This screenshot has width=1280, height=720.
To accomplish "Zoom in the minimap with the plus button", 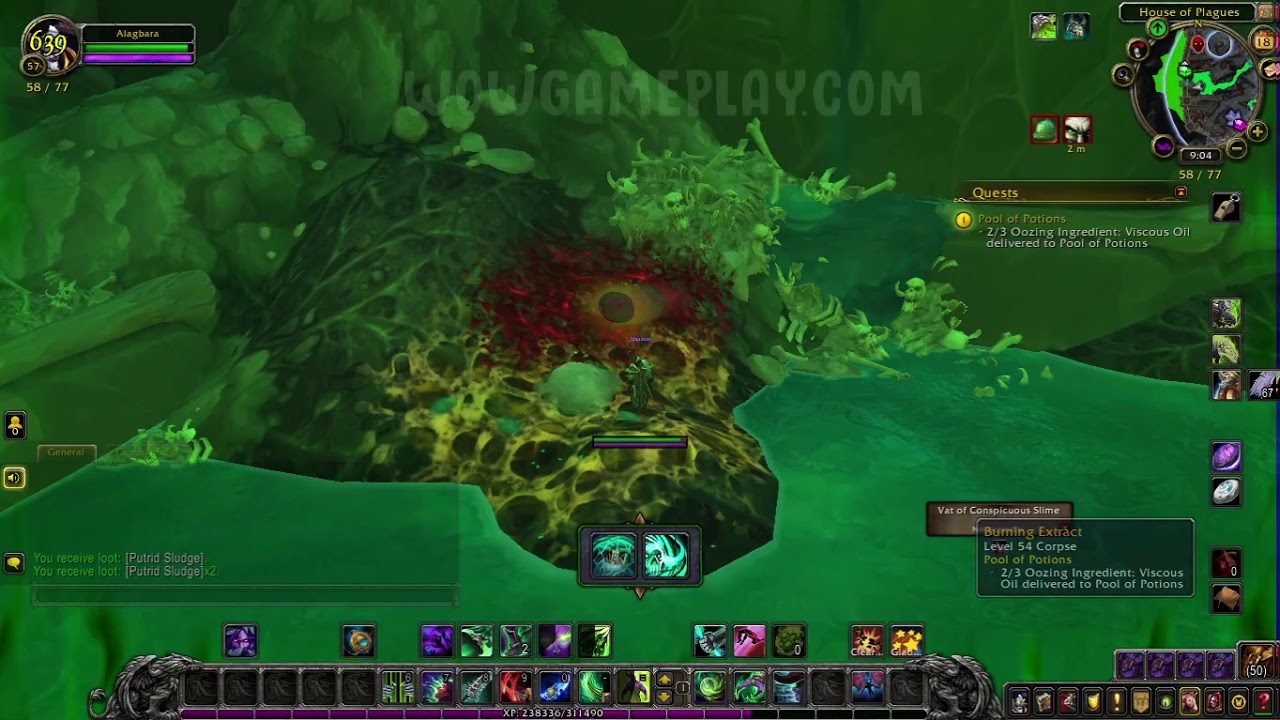I will pos(1258,130).
